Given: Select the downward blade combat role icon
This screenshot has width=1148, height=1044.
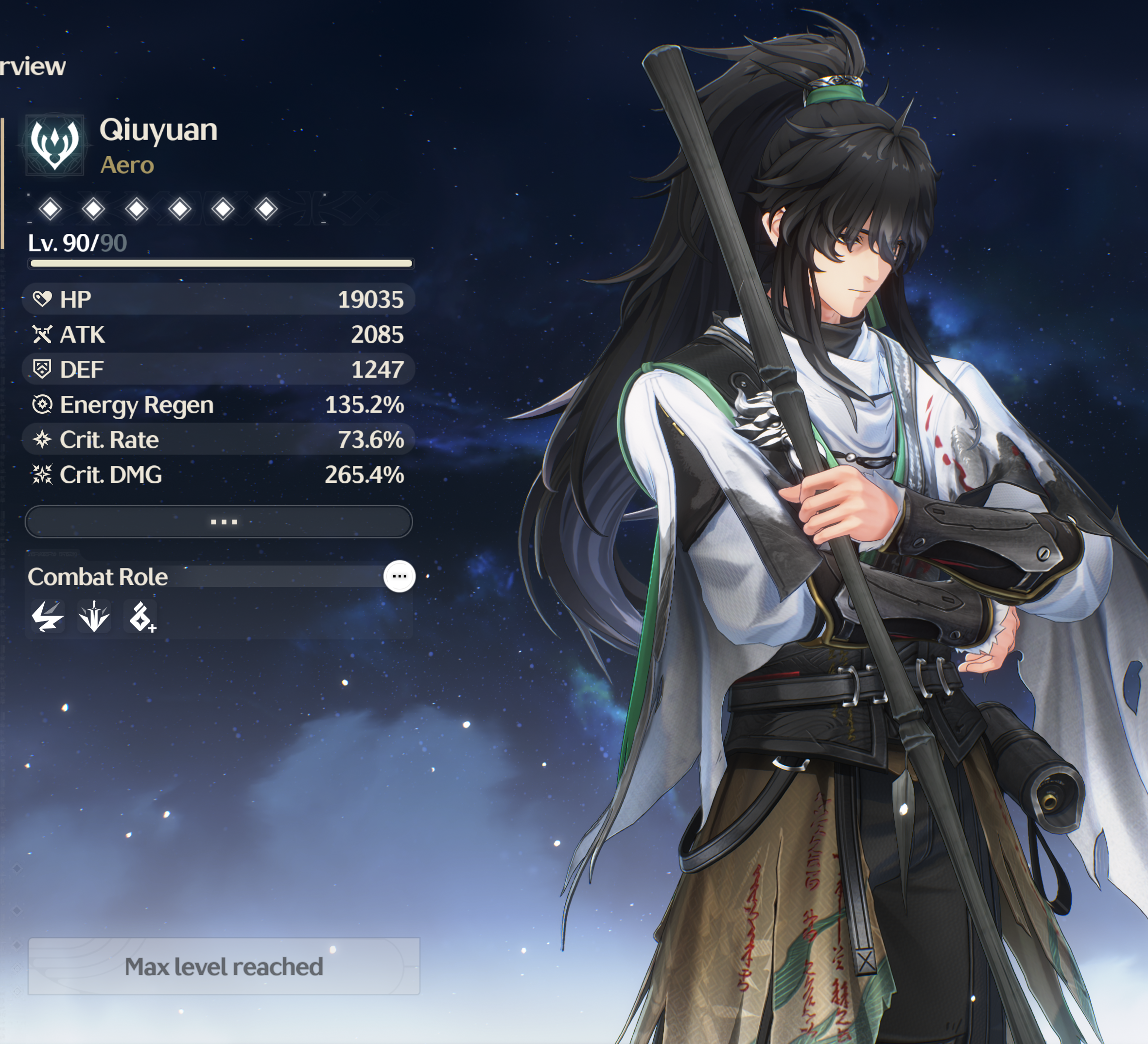Looking at the screenshot, I should (x=94, y=617).
